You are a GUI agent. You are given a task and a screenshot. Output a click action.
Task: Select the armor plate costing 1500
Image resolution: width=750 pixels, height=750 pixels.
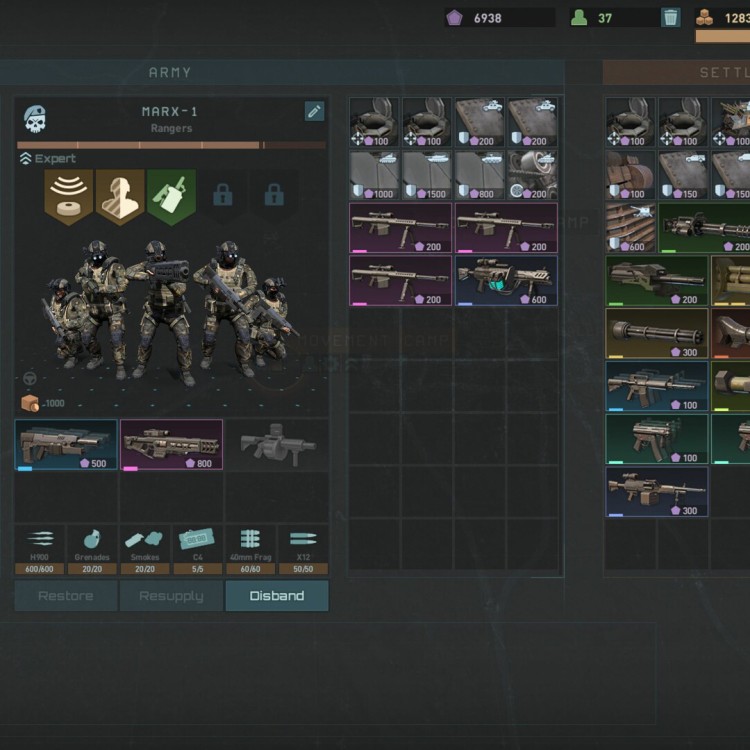[x=427, y=175]
